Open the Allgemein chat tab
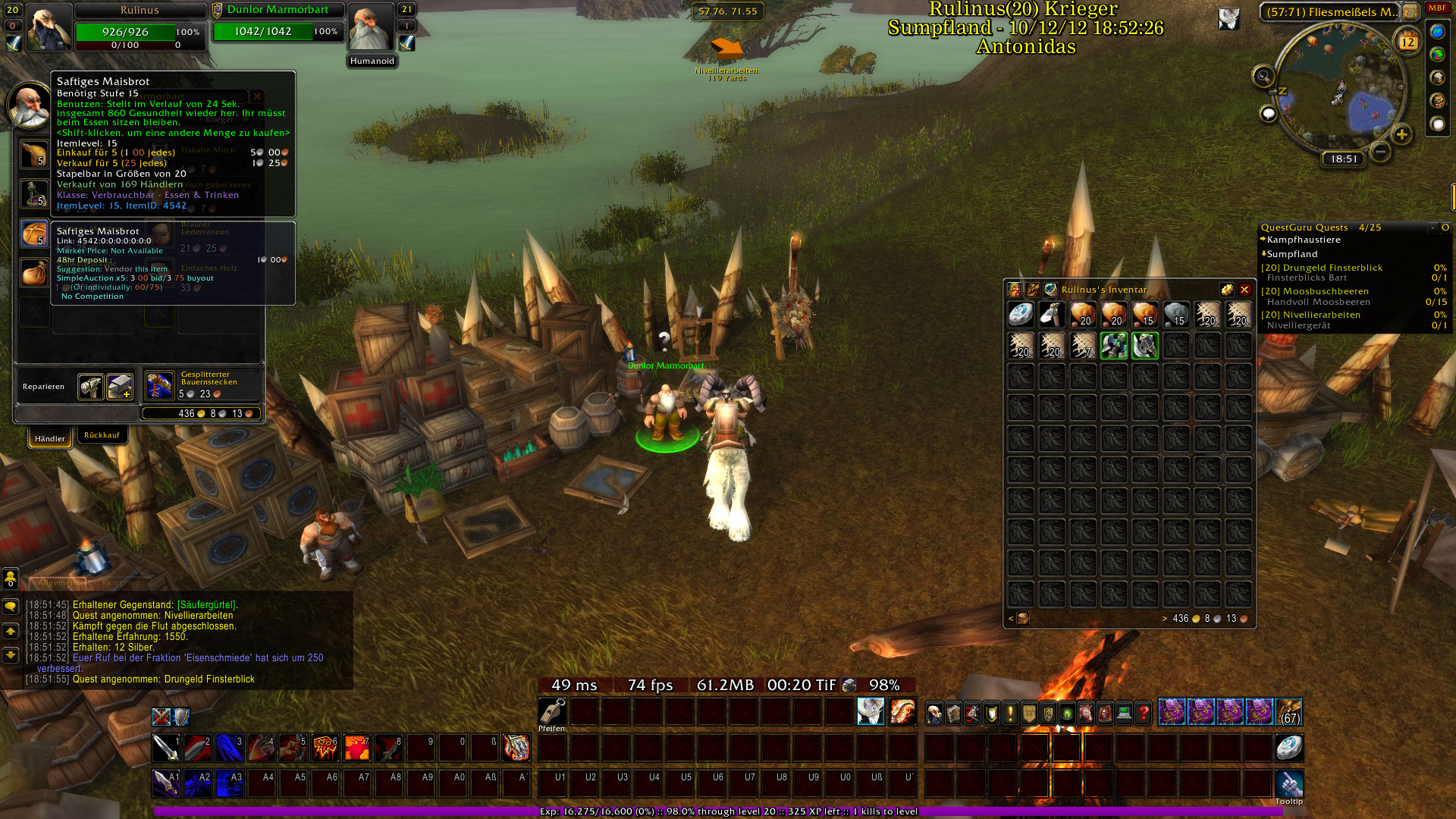1456x819 pixels. (x=58, y=583)
